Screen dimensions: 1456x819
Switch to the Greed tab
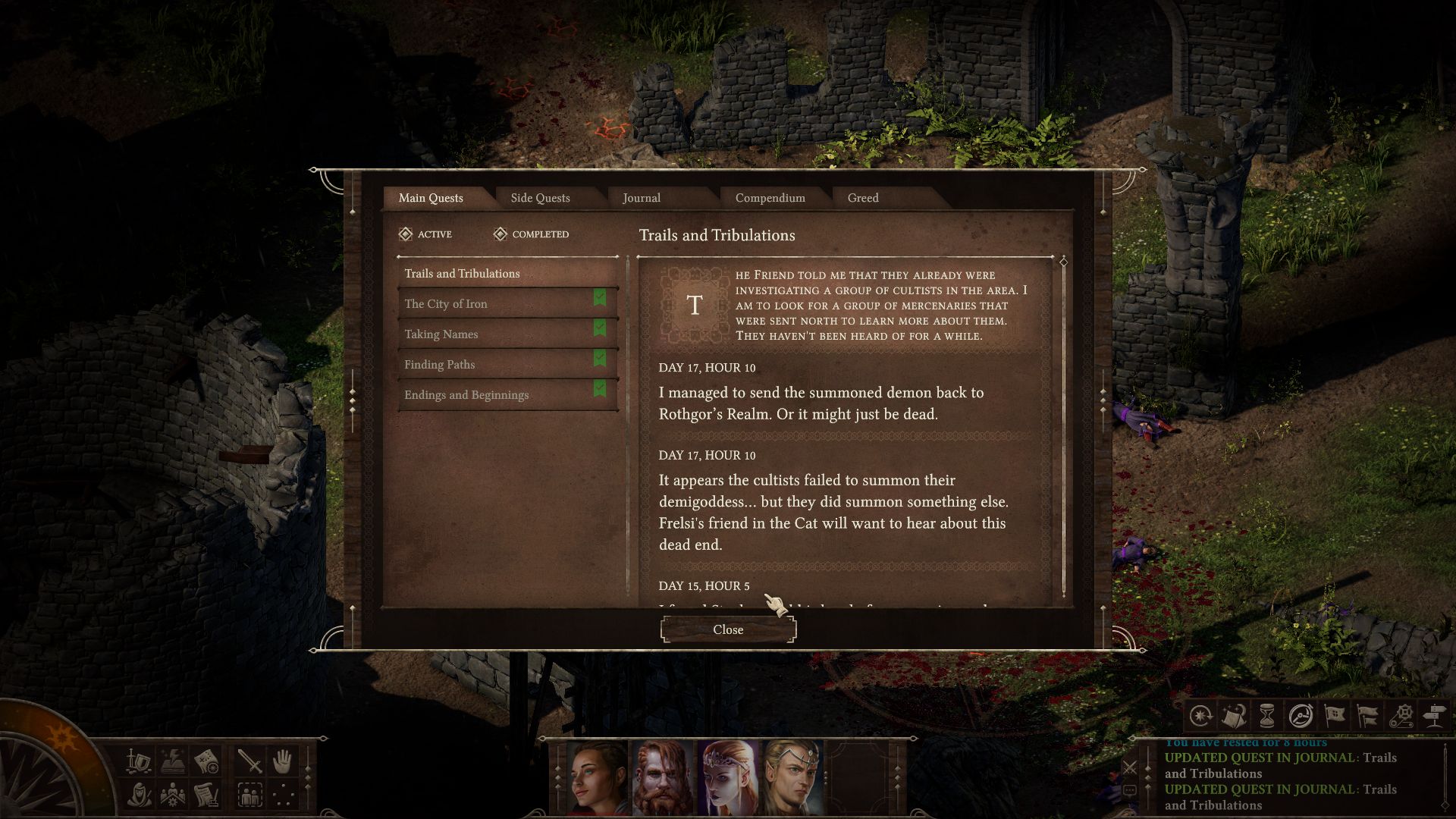tap(863, 198)
